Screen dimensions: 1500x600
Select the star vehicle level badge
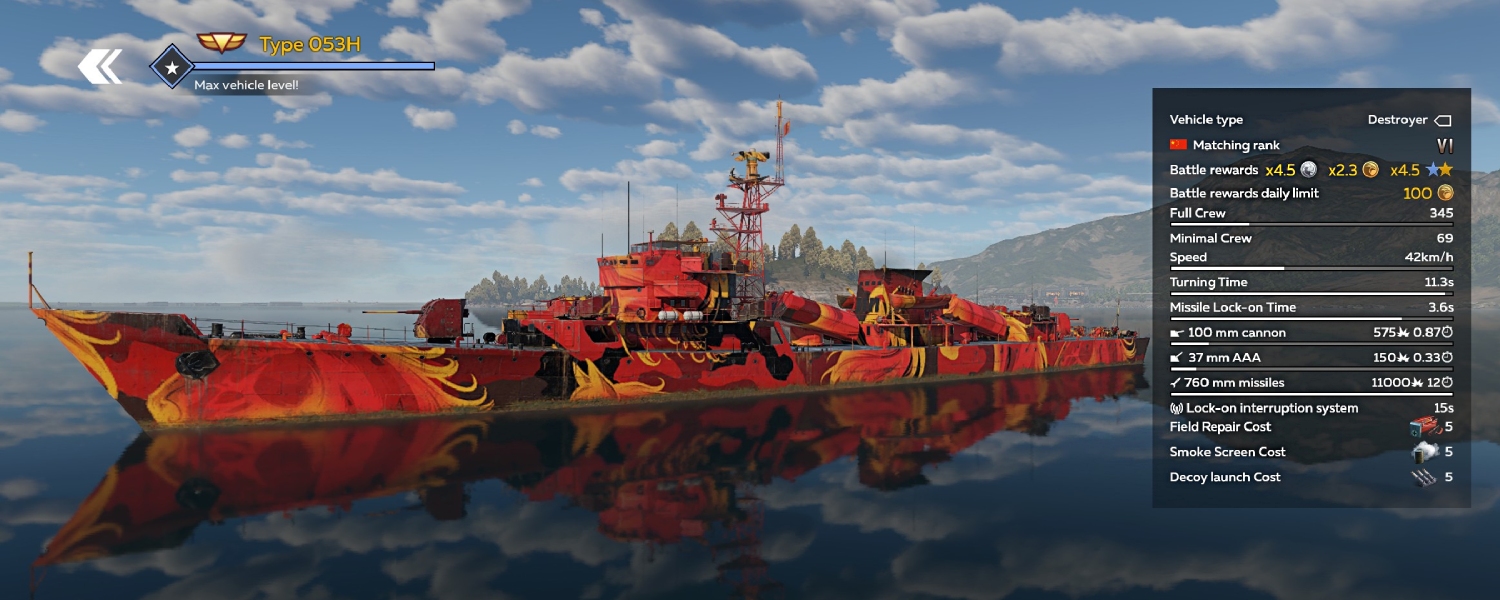click(x=171, y=67)
